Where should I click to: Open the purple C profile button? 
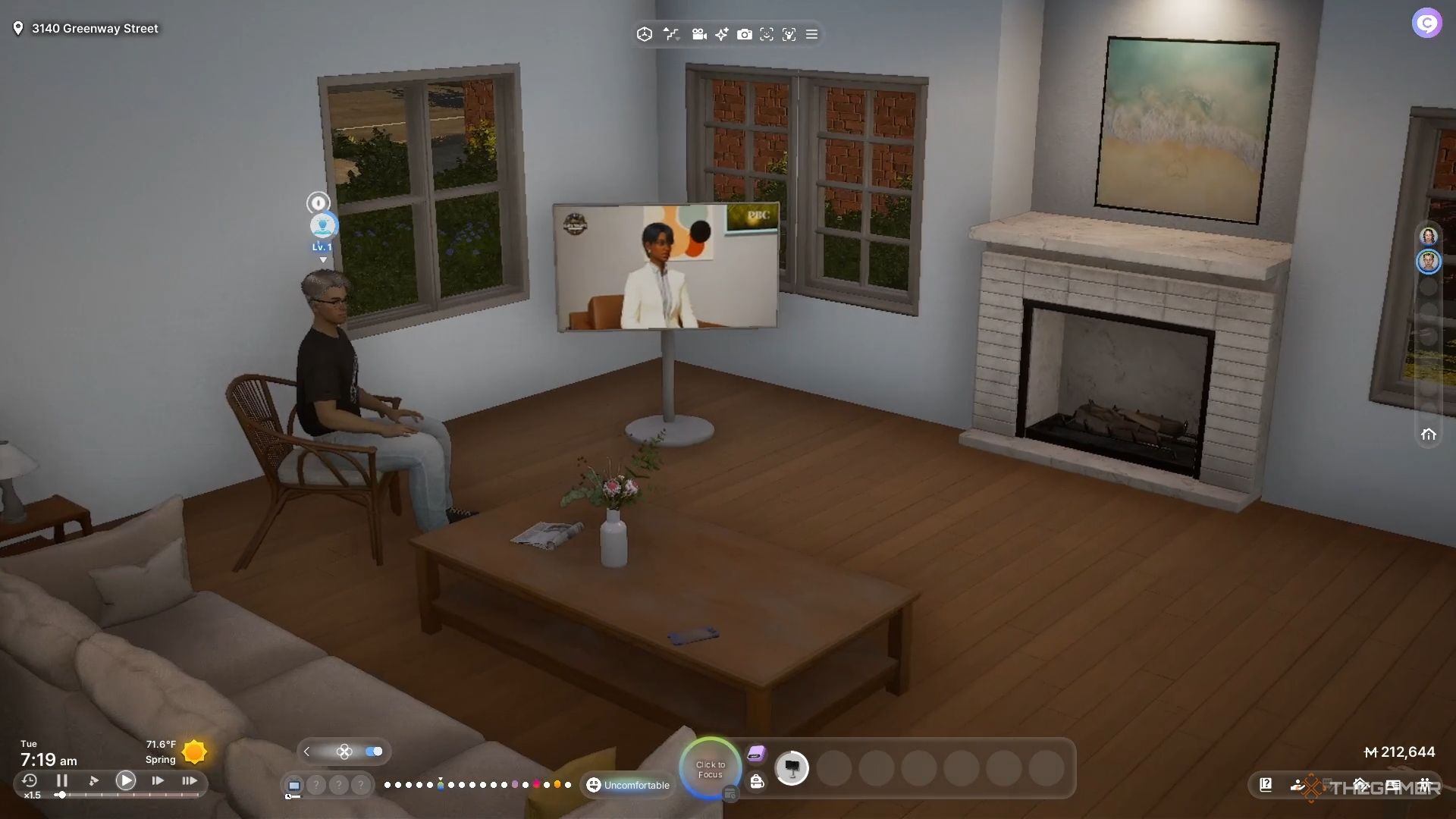pyautogui.click(x=1426, y=24)
